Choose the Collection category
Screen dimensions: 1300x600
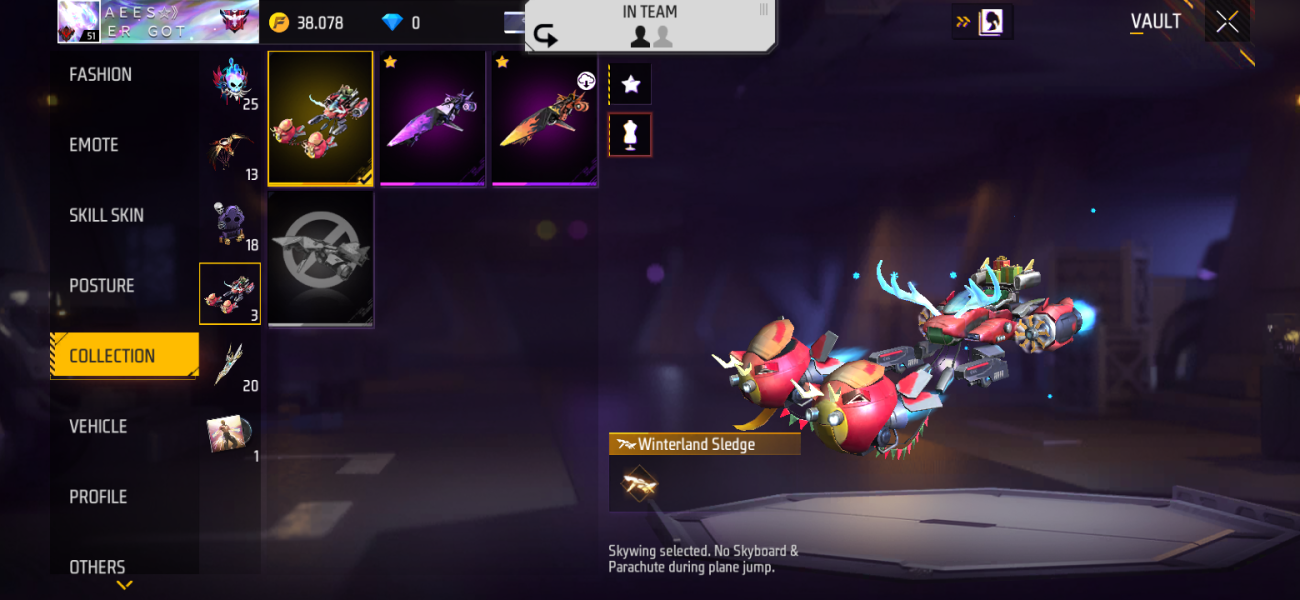pos(112,356)
